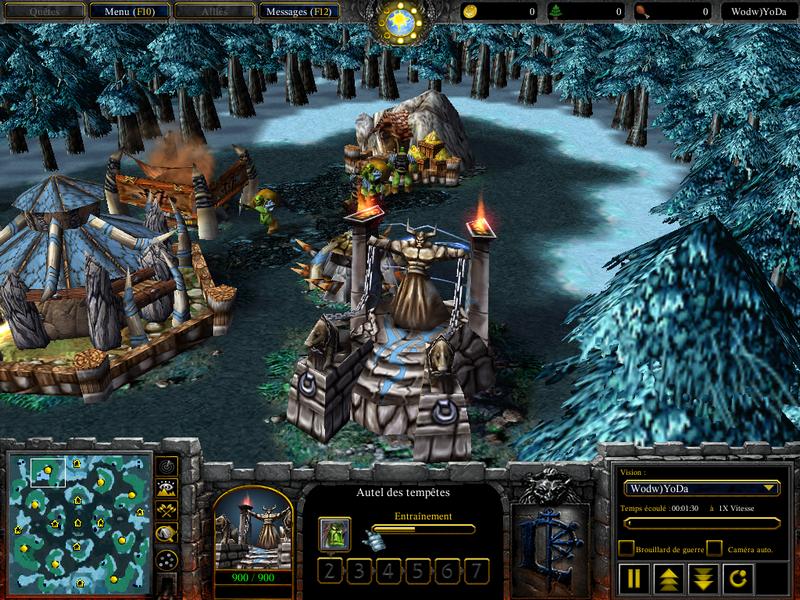This screenshot has height=600, width=800.
Task: Decrease the replay speed
Action: [700, 578]
